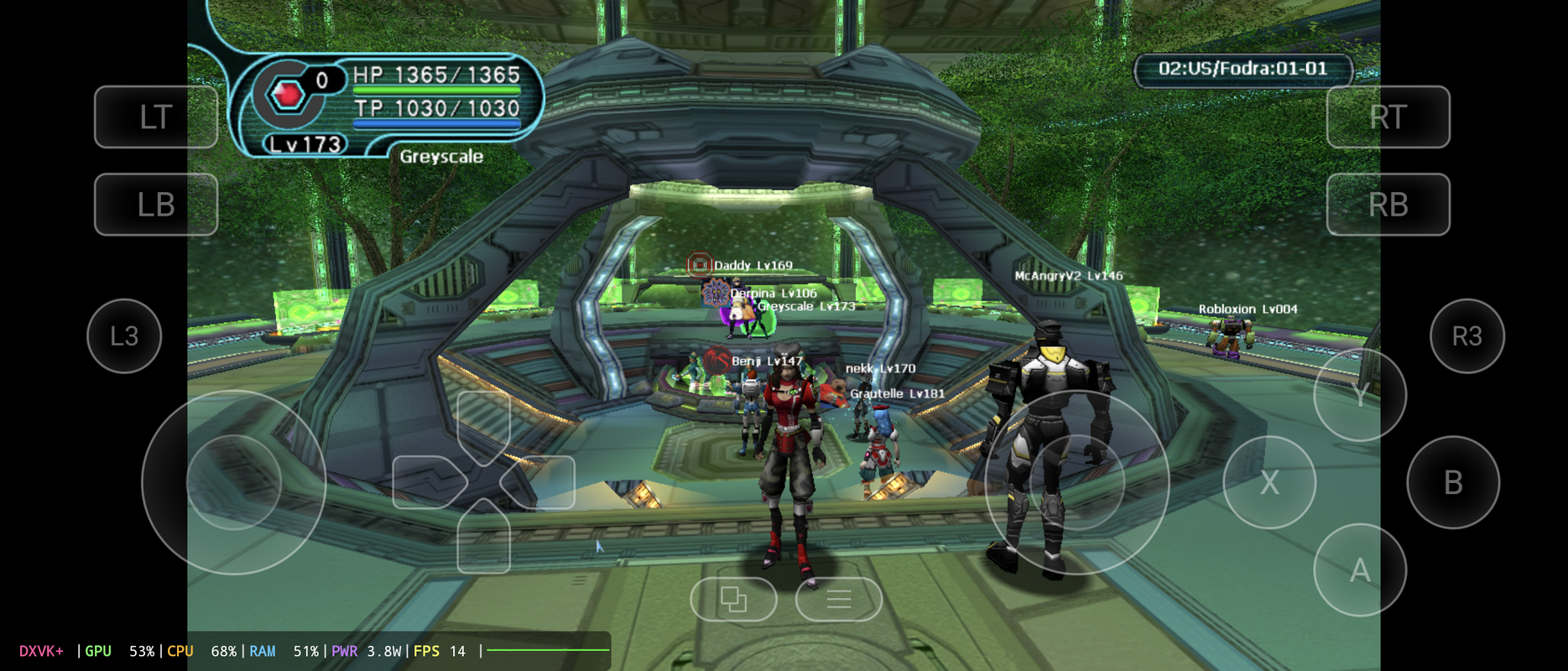
Task: Tap the on-screen A button
Action: (1359, 570)
